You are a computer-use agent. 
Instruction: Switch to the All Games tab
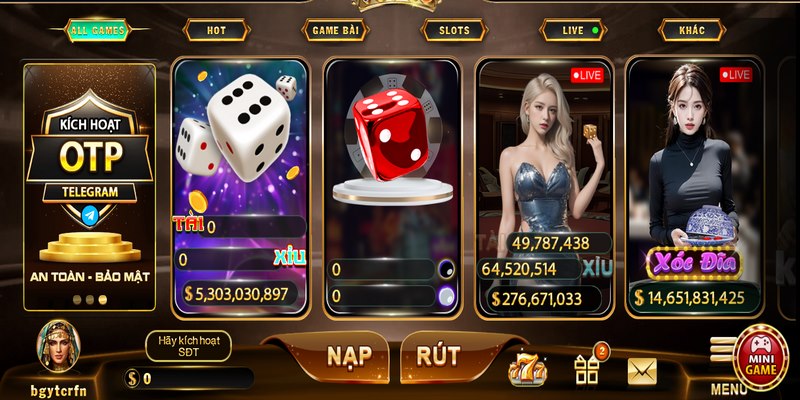pyautogui.click(x=98, y=30)
